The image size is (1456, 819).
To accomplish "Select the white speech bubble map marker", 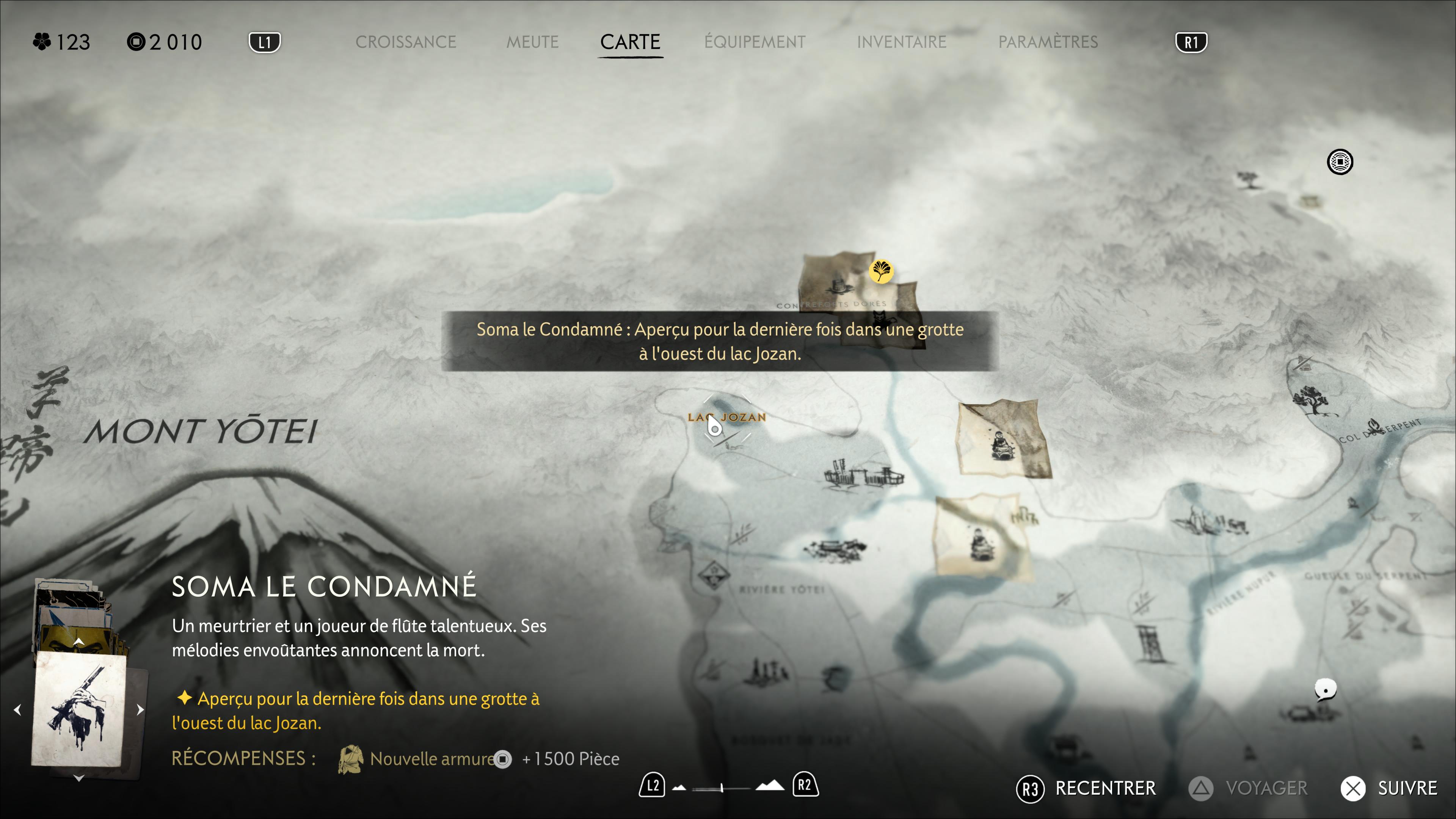I will click(x=1325, y=690).
